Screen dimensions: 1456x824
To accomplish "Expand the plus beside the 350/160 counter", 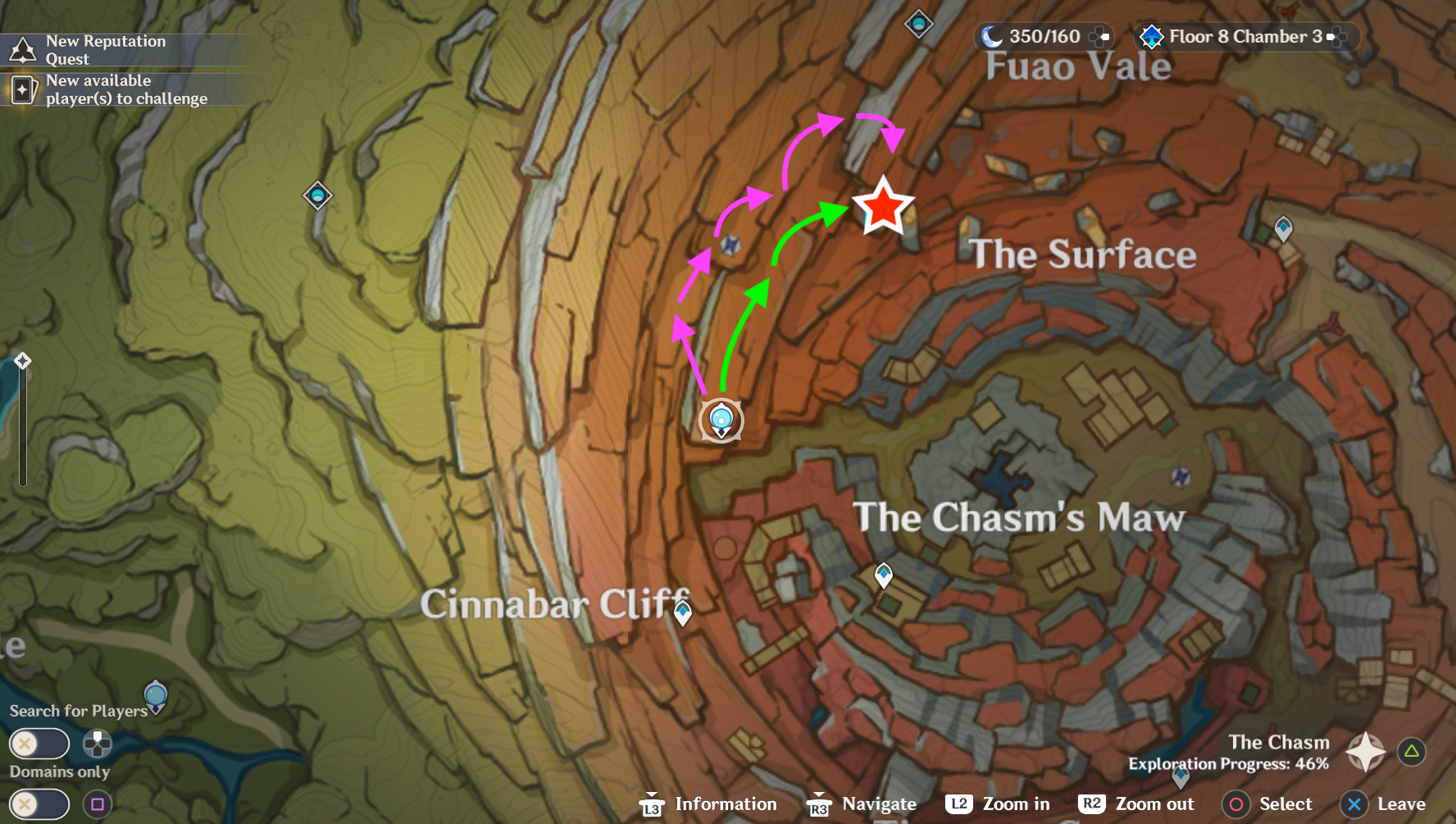I will coord(1098,36).
